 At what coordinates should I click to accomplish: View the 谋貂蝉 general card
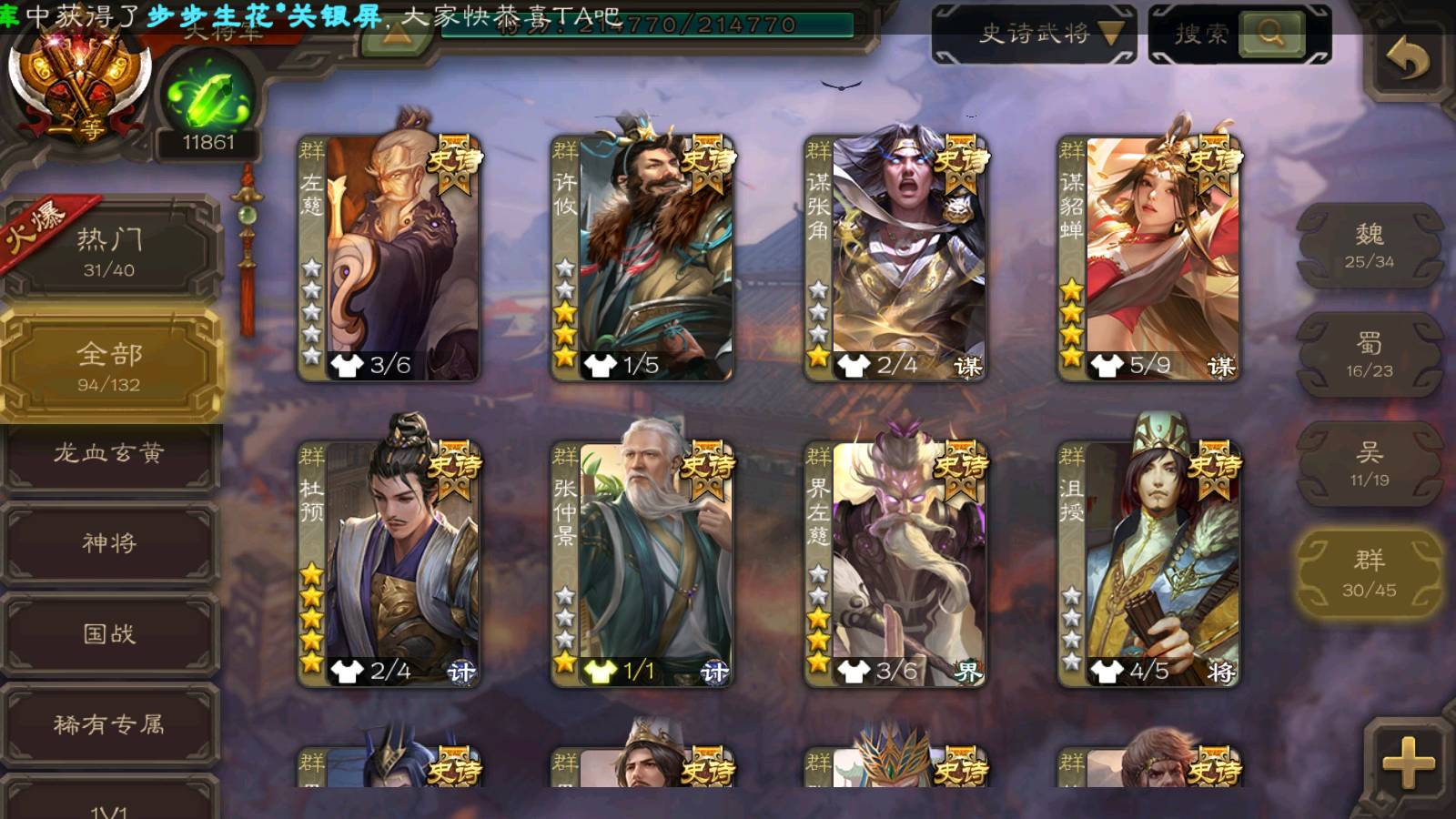1148,257
